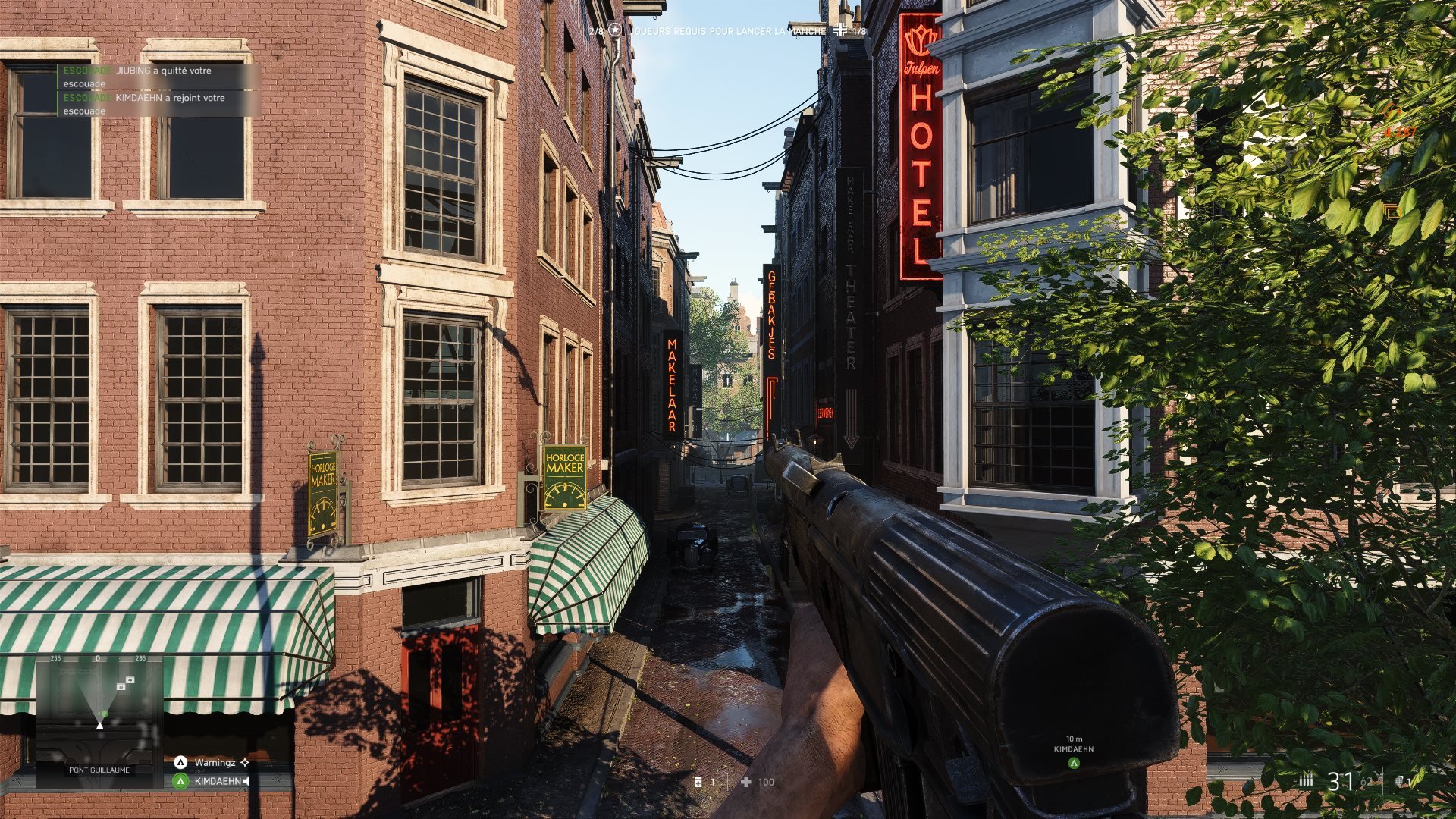The width and height of the screenshot is (1456, 819).
Task: Click the medical pouch icon
Action: (x=698, y=782)
